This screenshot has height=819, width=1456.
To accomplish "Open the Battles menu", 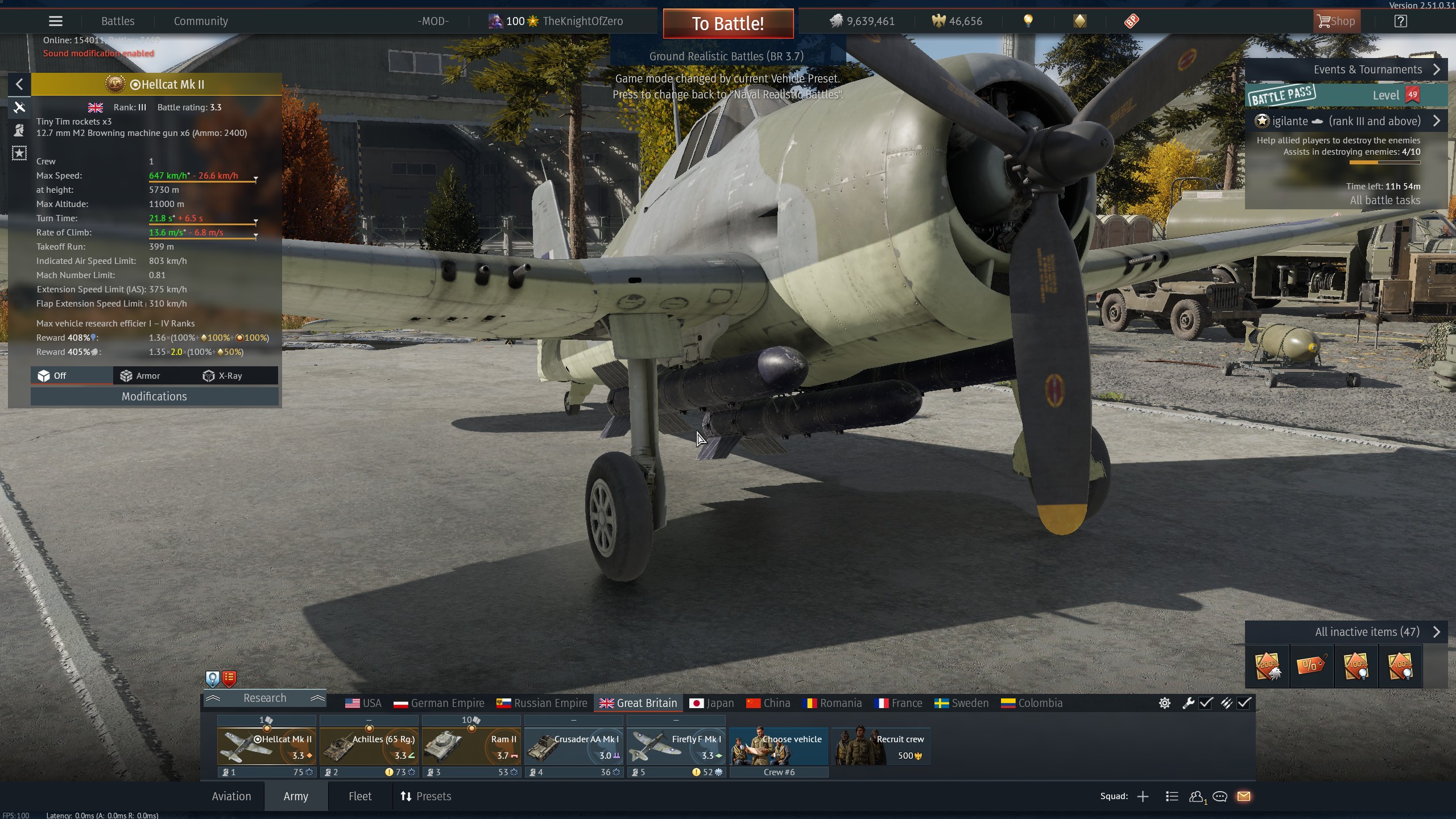I will [118, 22].
